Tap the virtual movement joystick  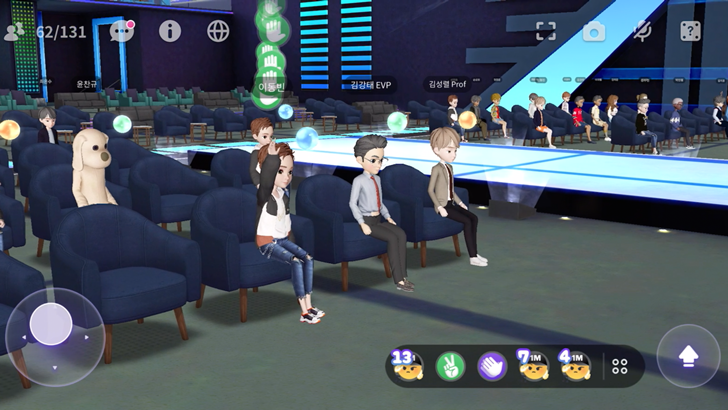tap(51, 324)
